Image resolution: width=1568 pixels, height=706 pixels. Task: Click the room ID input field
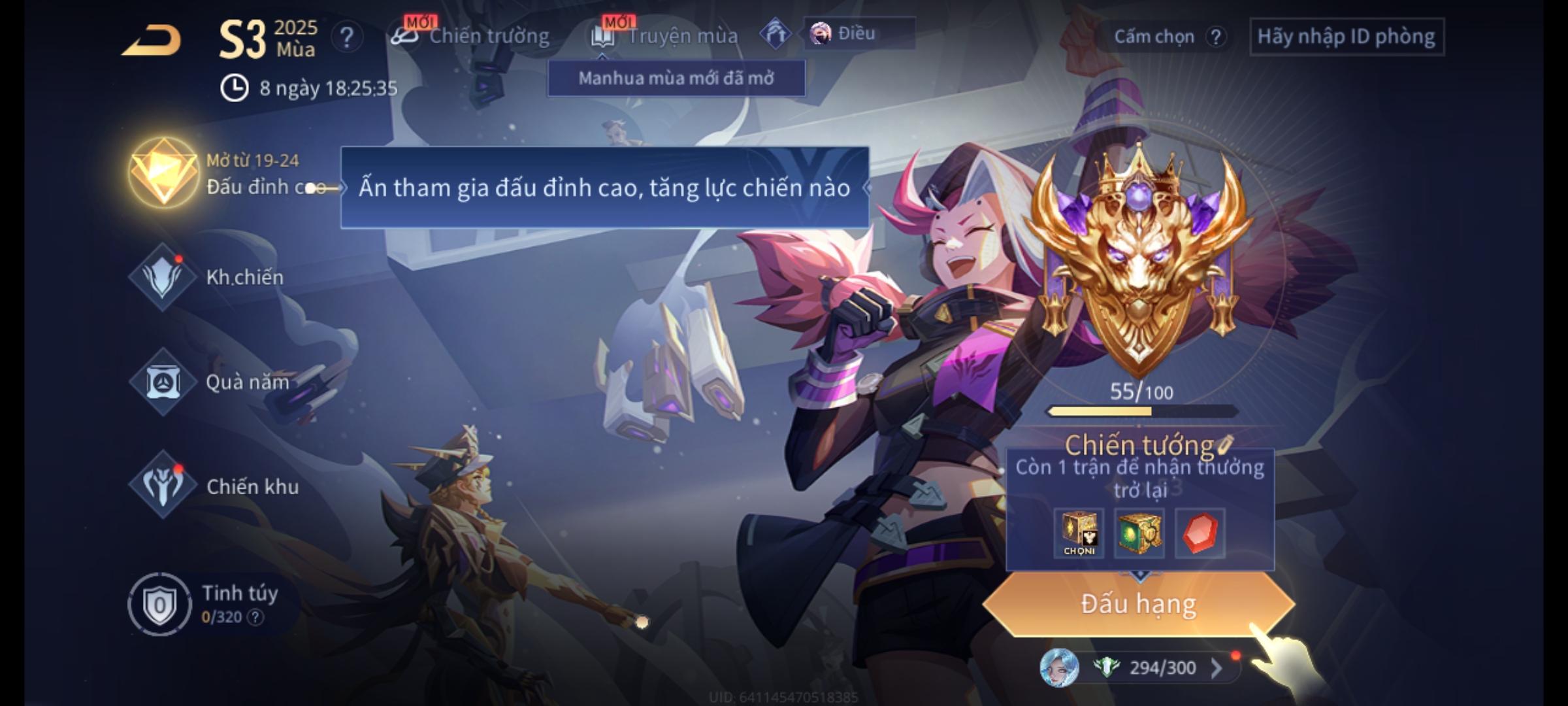tap(1346, 37)
